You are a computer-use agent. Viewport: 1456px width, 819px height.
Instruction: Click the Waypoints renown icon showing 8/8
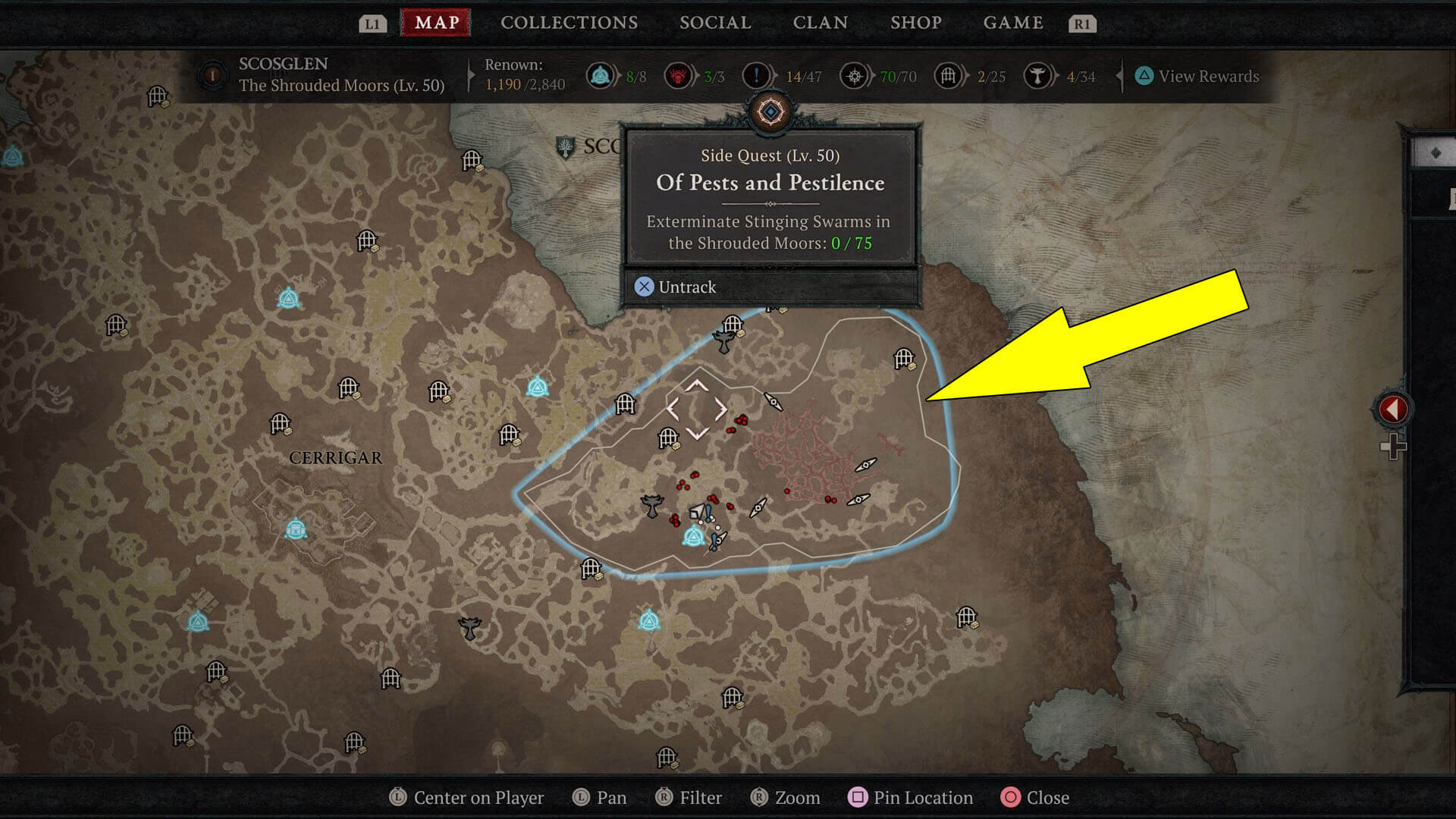(x=601, y=76)
